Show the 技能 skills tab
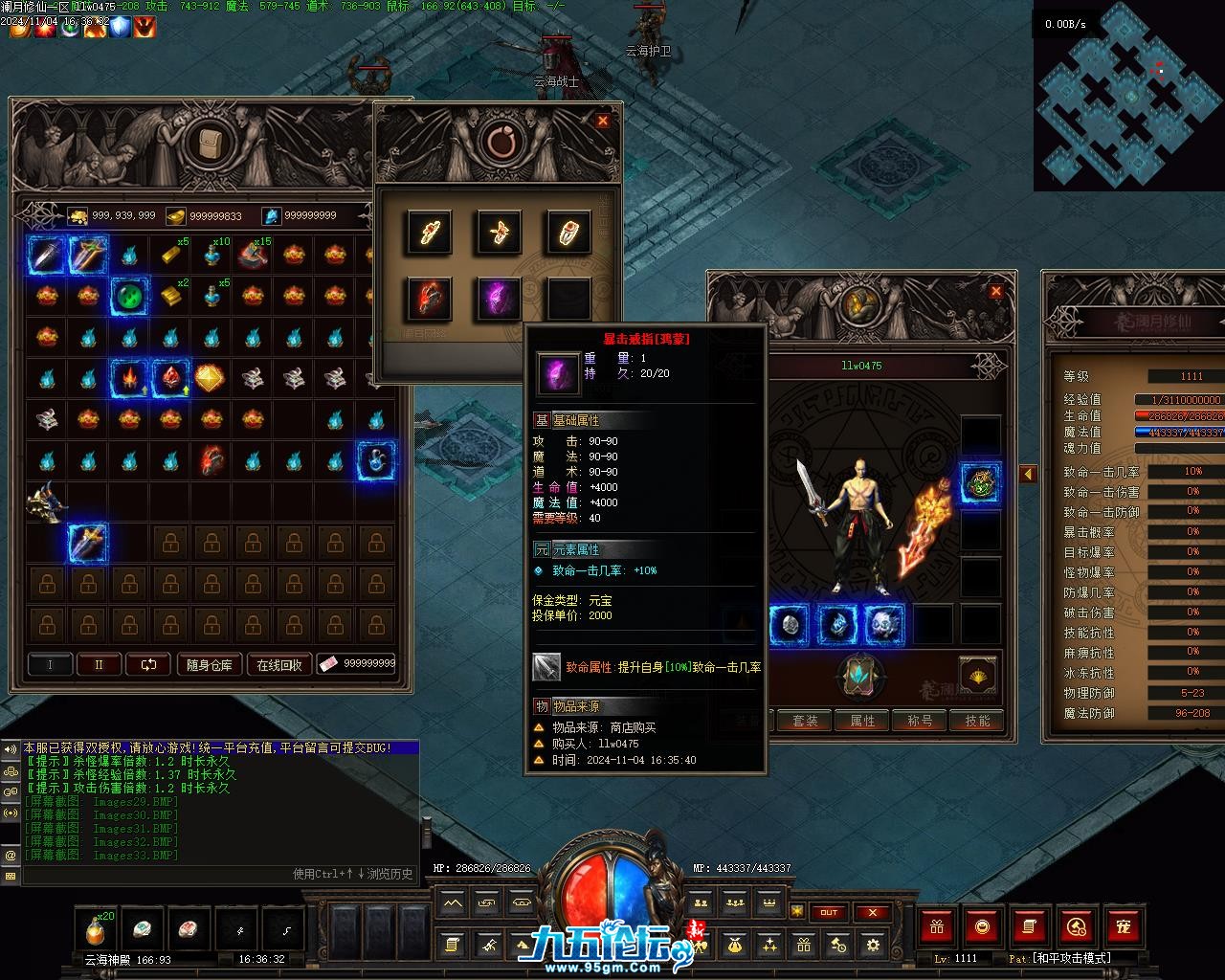Image resolution: width=1225 pixels, height=980 pixels. pyautogui.click(x=977, y=721)
